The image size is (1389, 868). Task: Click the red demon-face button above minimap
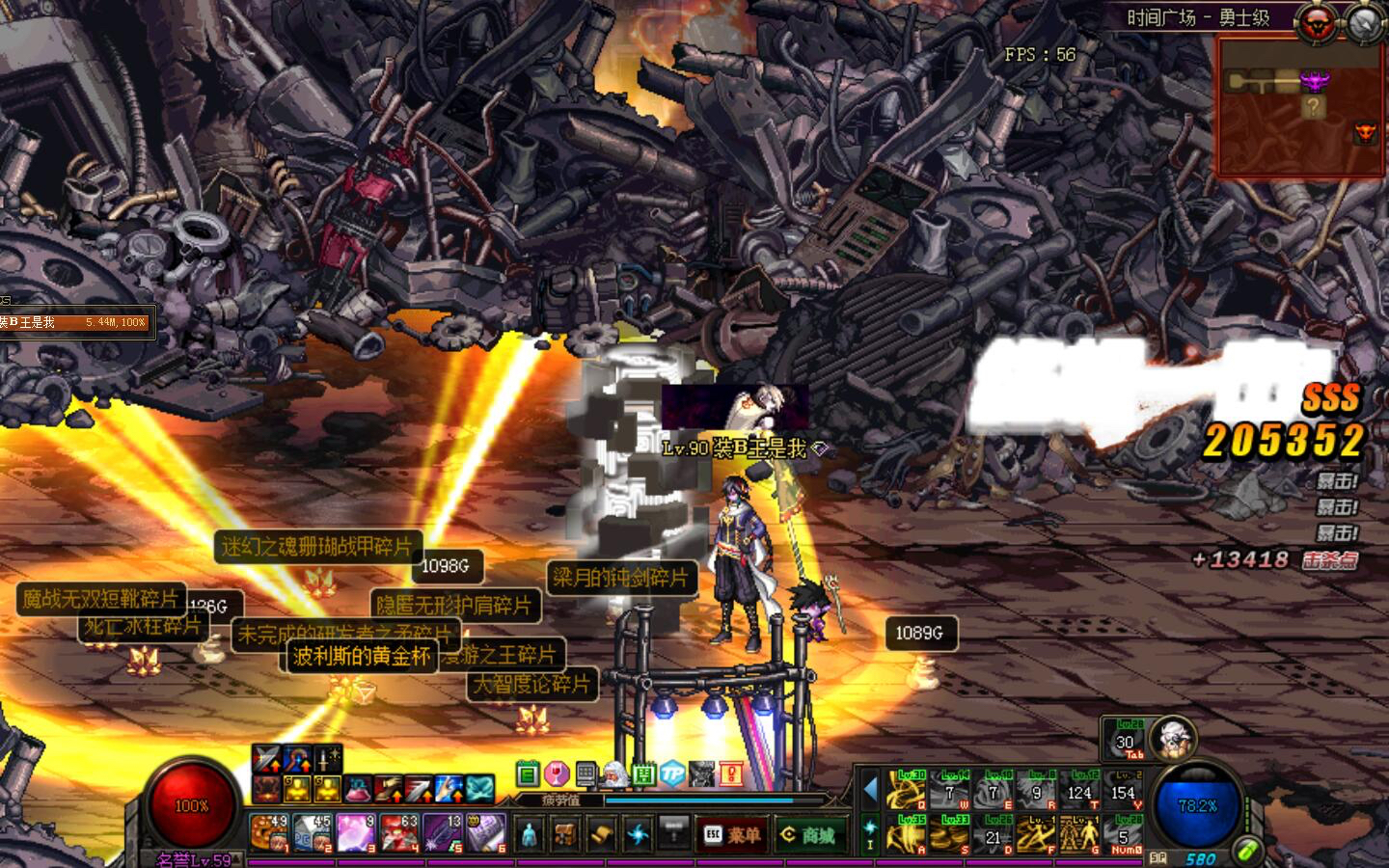(1315, 24)
